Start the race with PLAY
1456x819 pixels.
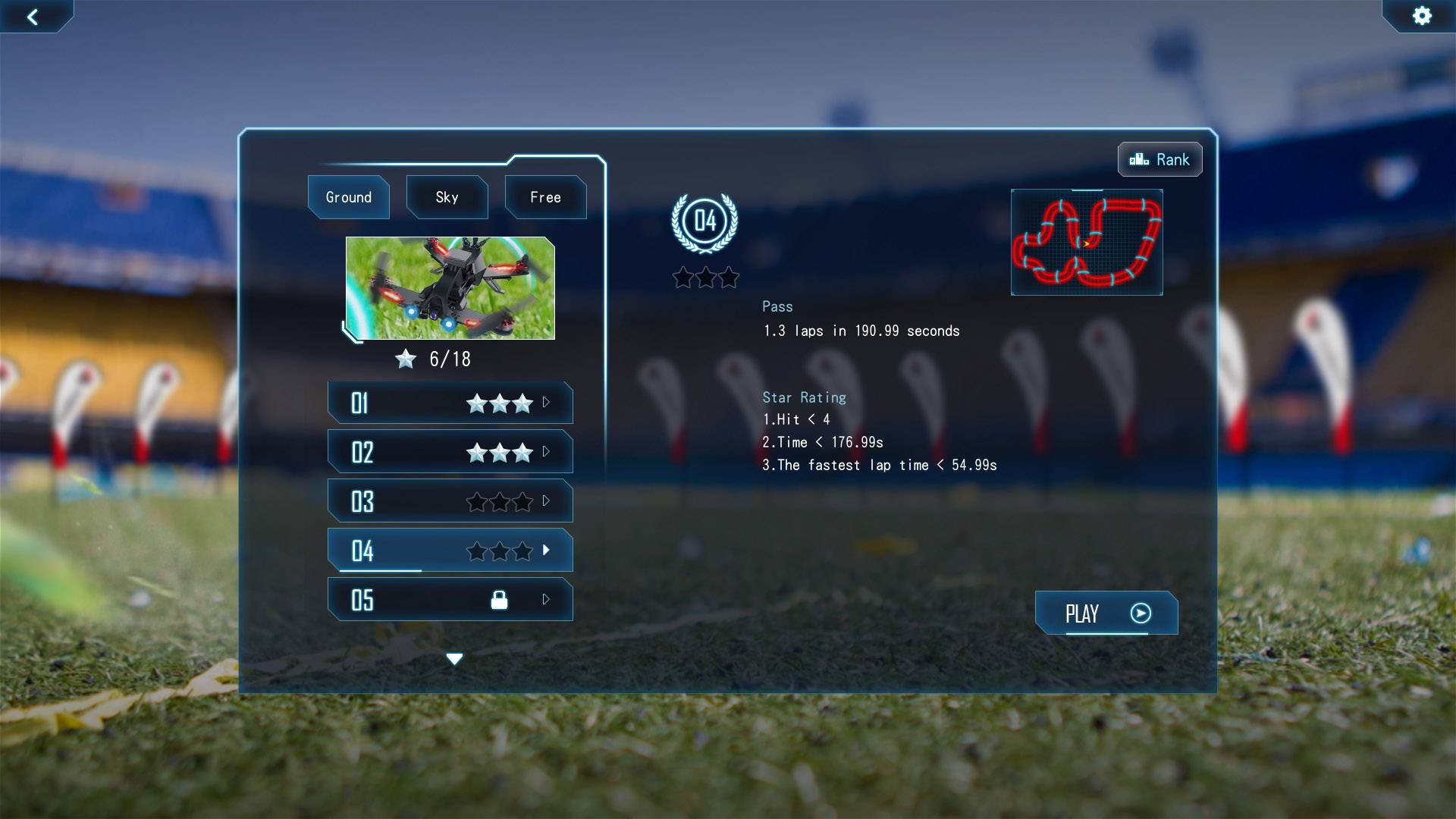pyautogui.click(x=1106, y=613)
